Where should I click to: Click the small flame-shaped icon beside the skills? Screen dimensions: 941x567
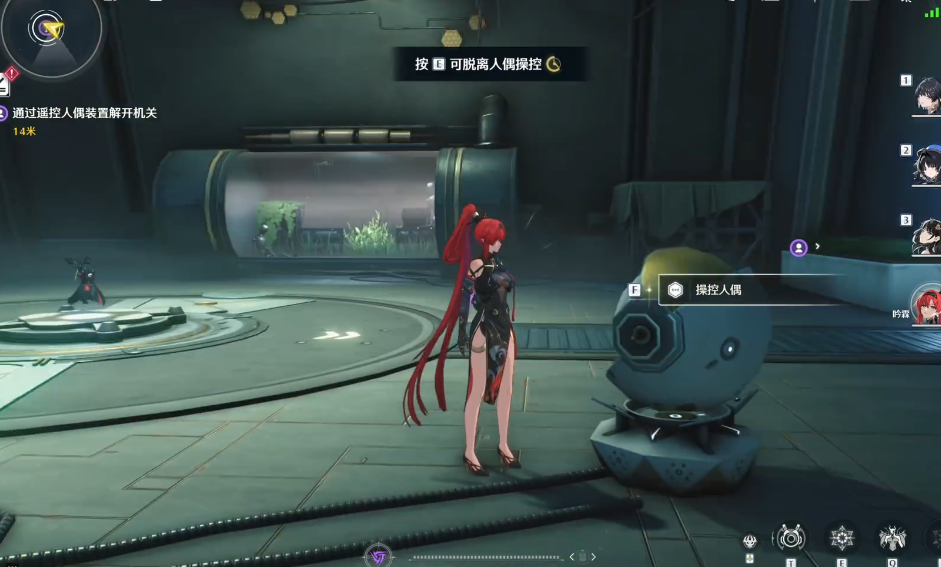750,541
